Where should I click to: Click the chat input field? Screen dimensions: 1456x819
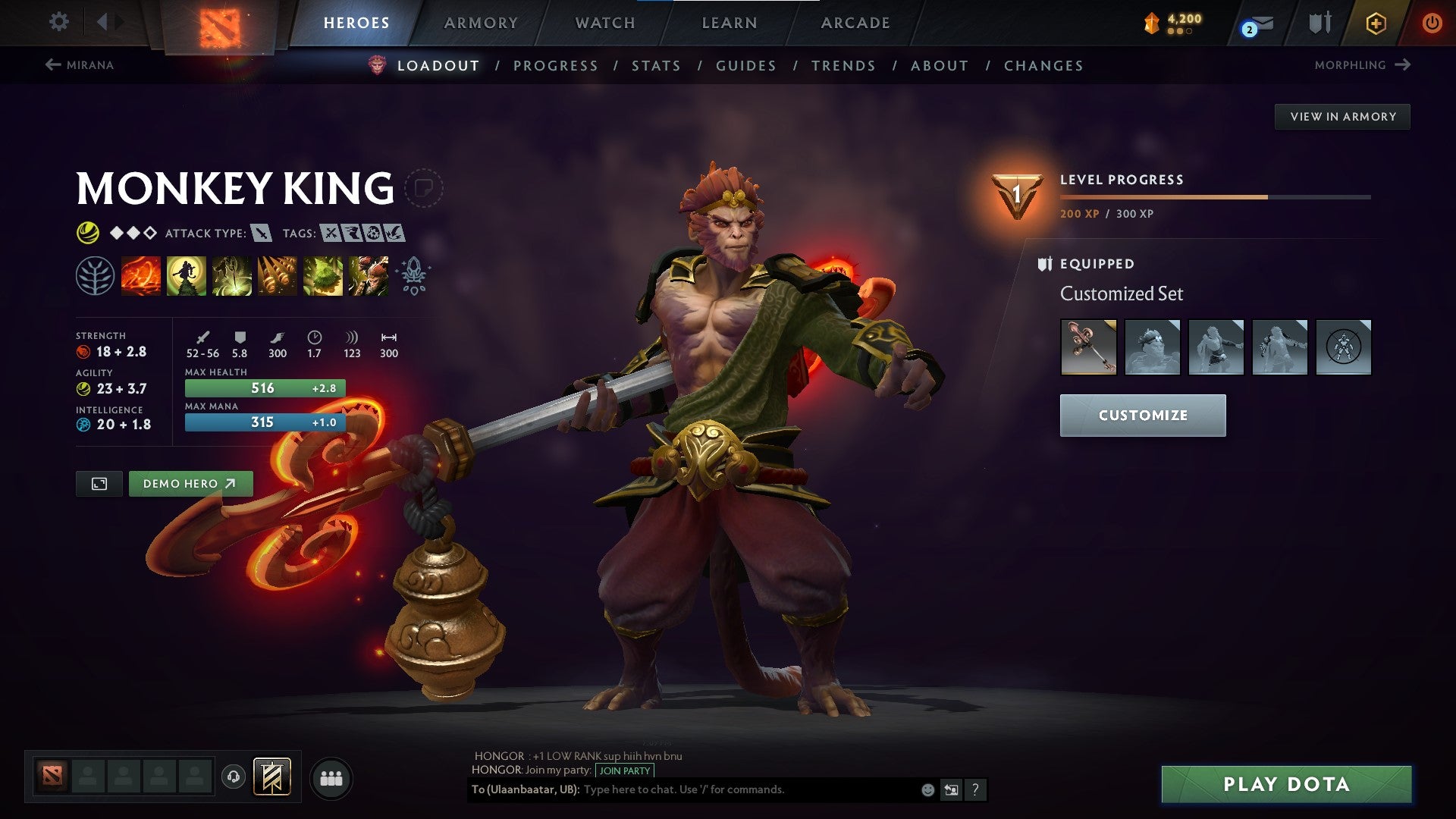[720, 789]
